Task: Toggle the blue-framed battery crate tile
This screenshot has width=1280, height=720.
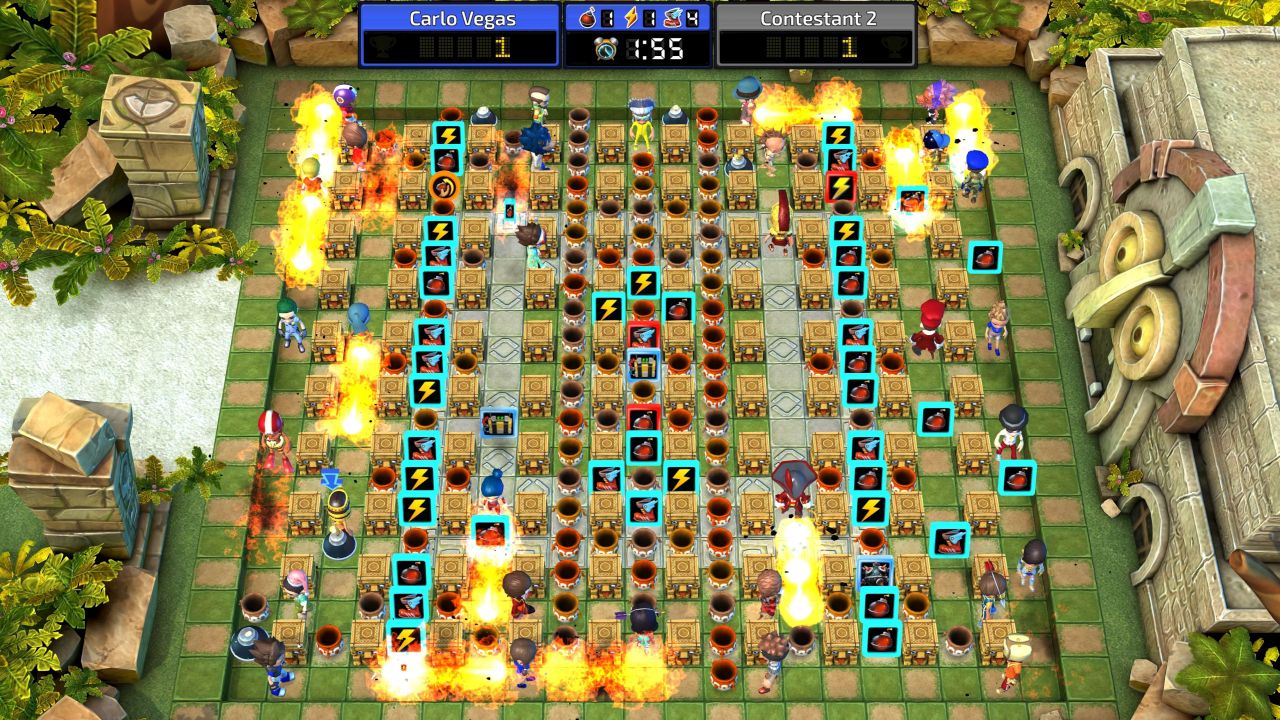Action: click(x=498, y=422)
